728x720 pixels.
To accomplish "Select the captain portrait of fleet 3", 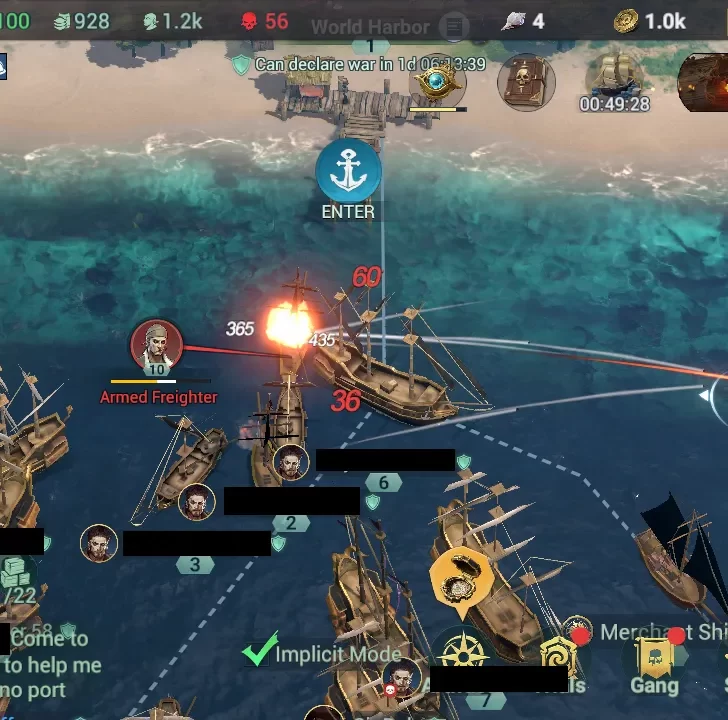I will pyautogui.click(x=99, y=543).
